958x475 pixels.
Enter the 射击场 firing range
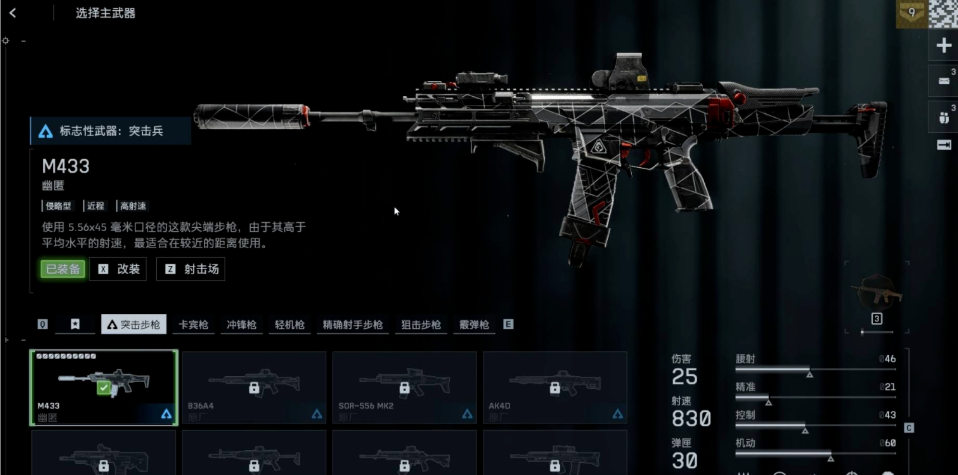tap(191, 269)
